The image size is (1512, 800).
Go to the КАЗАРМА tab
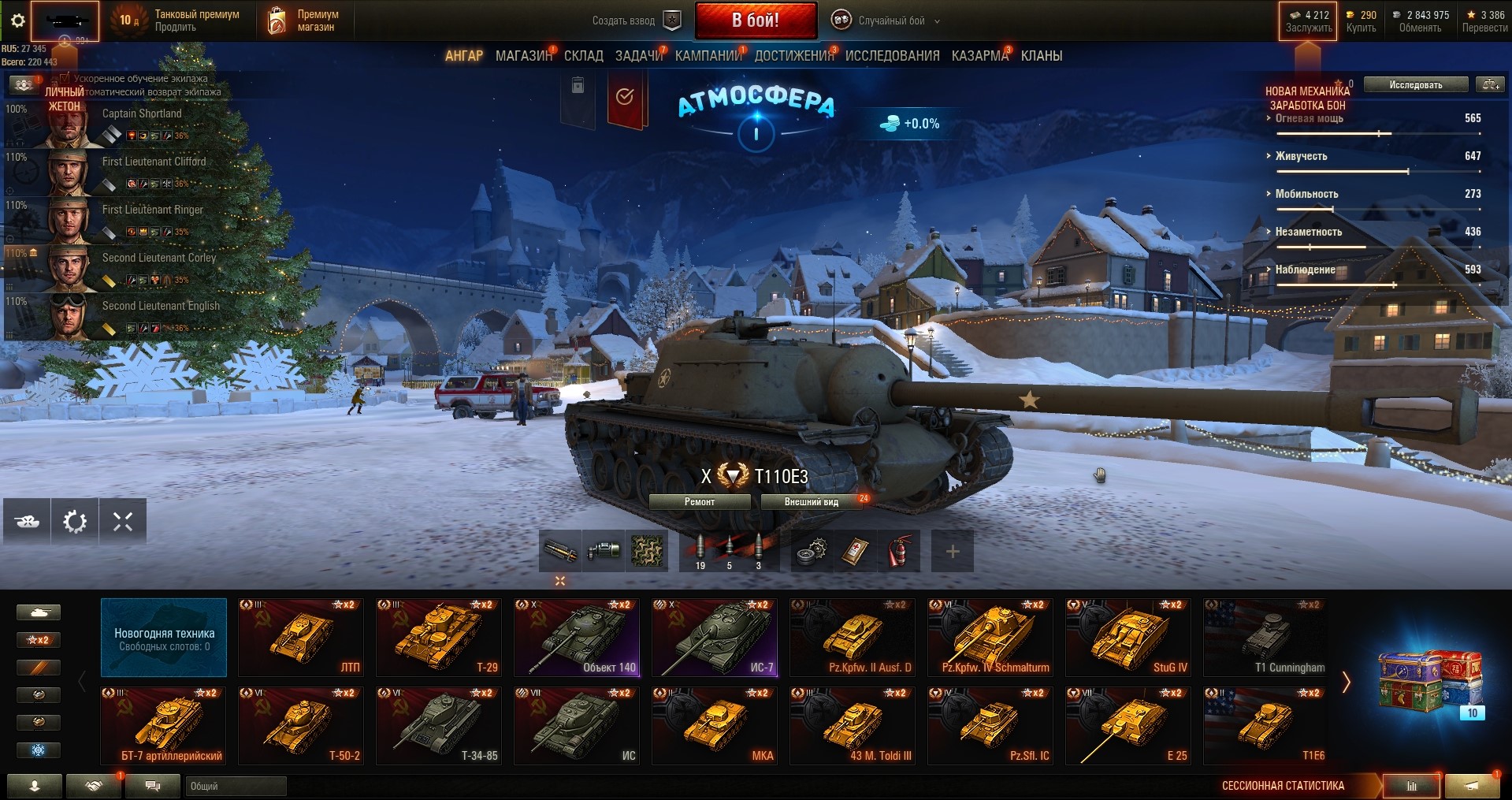point(979,56)
